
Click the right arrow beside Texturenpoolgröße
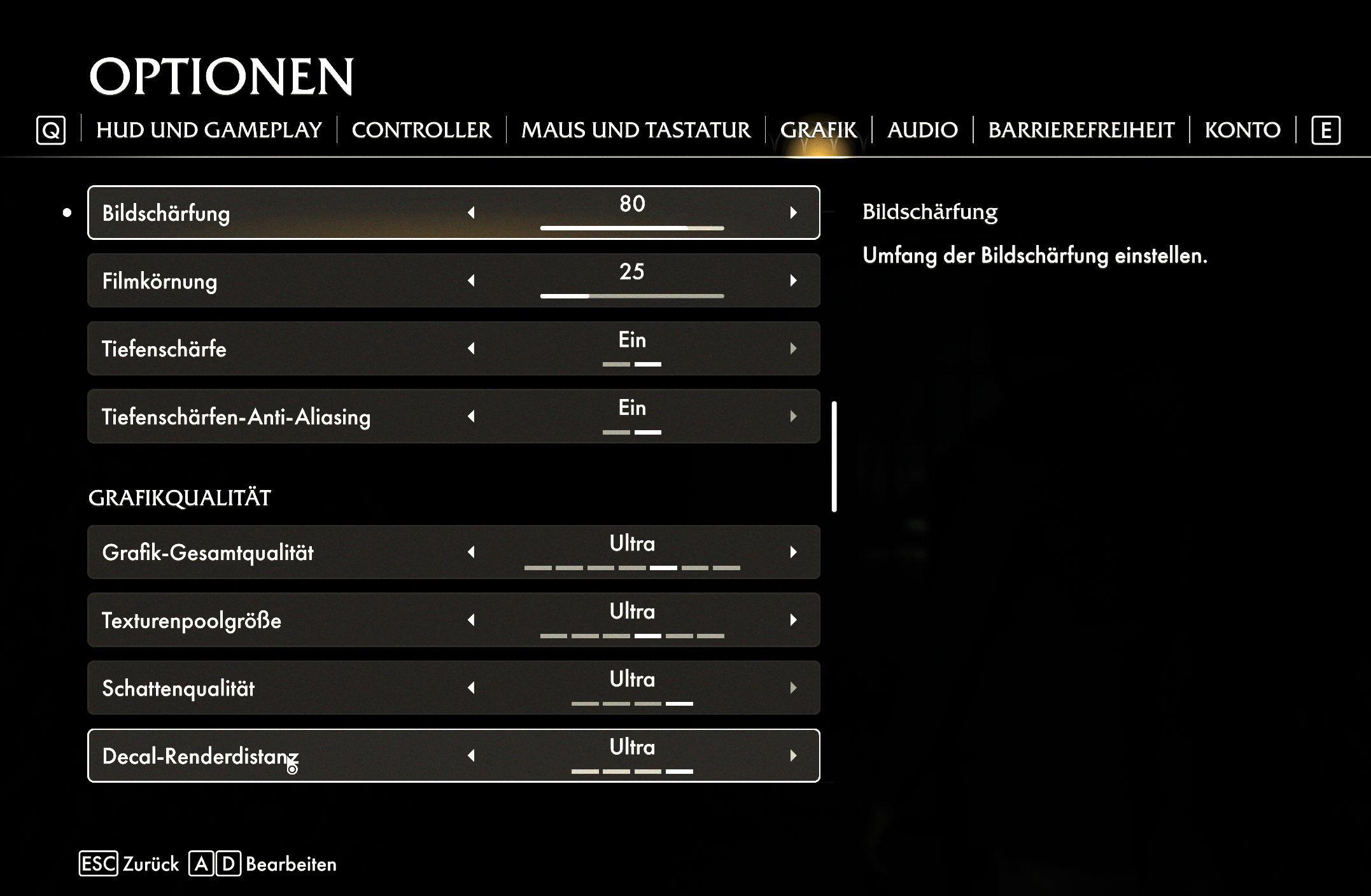(x=793, y=620)
